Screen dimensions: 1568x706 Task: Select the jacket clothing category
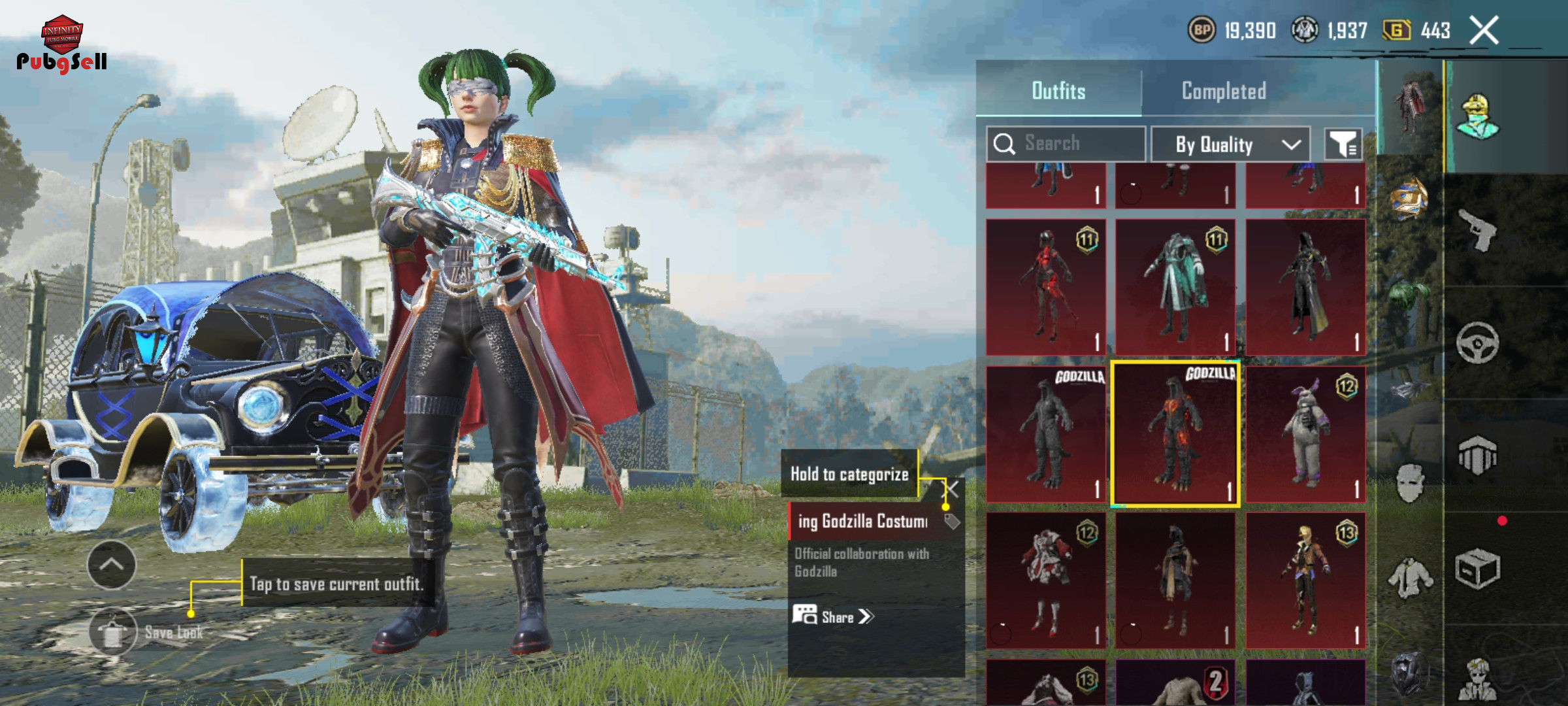(1411, 578)
